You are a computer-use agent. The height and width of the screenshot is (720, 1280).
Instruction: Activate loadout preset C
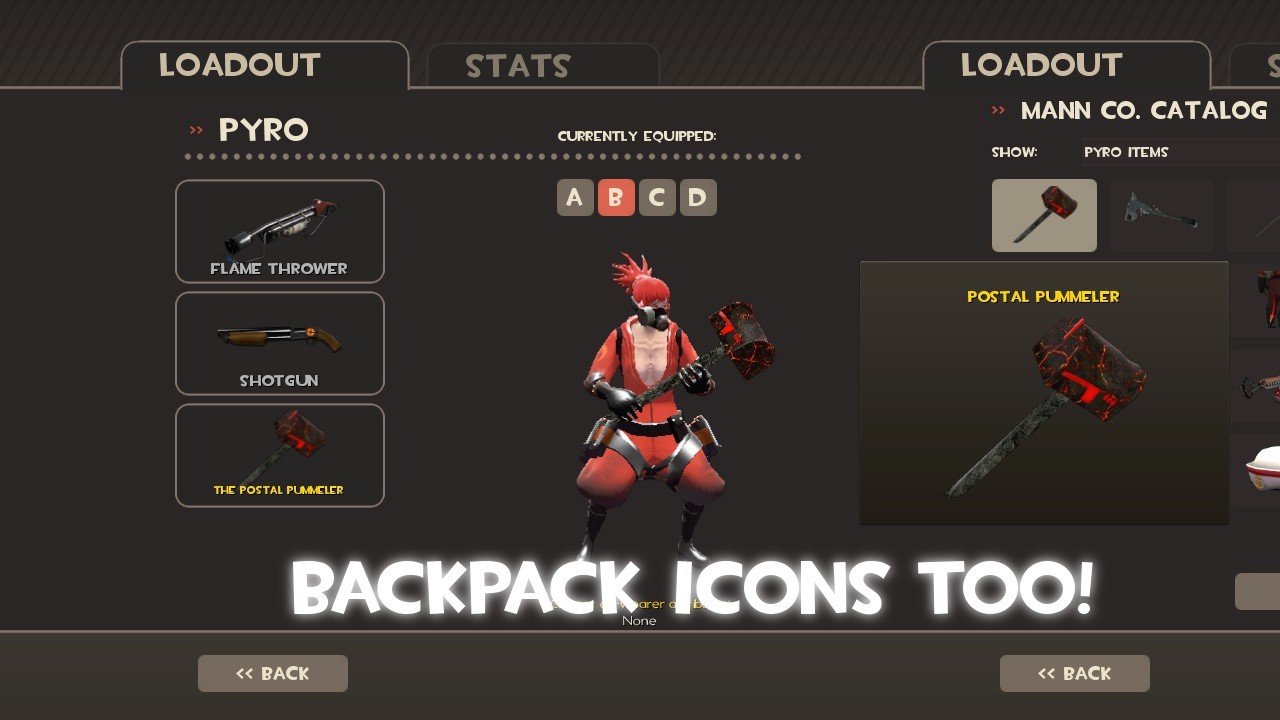(x=657, y=197)
